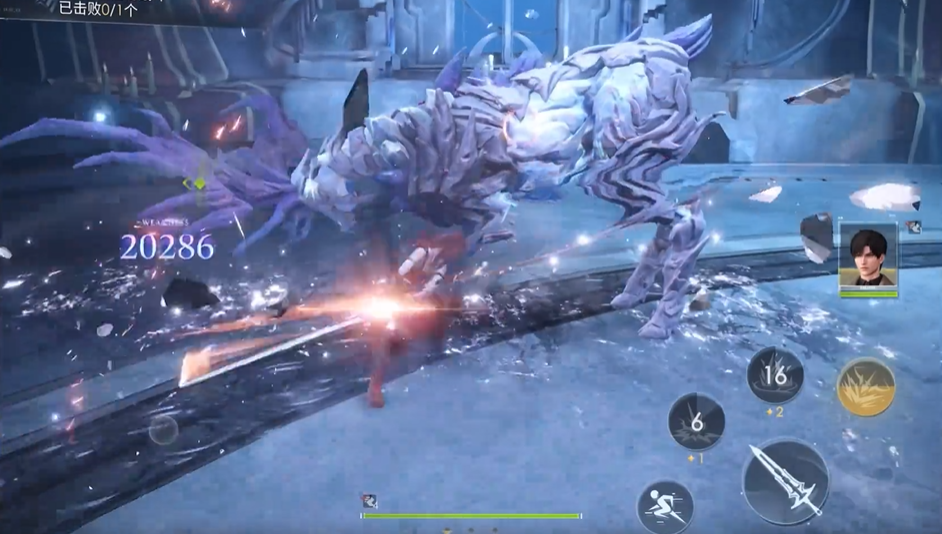Viewport: 942px width, 534px height.
Task: Trigger the skill showing cooldown 6
Action: pyautogui.click(x=696, y=421)
